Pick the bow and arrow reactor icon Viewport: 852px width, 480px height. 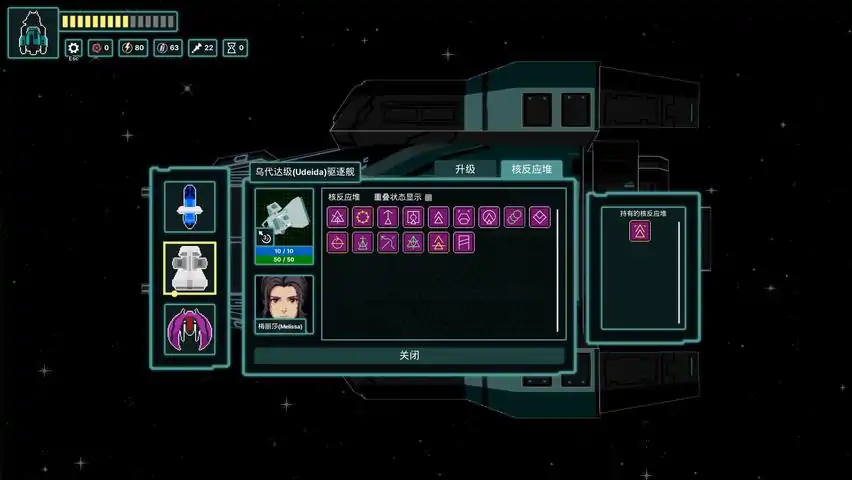coord(388,242)
